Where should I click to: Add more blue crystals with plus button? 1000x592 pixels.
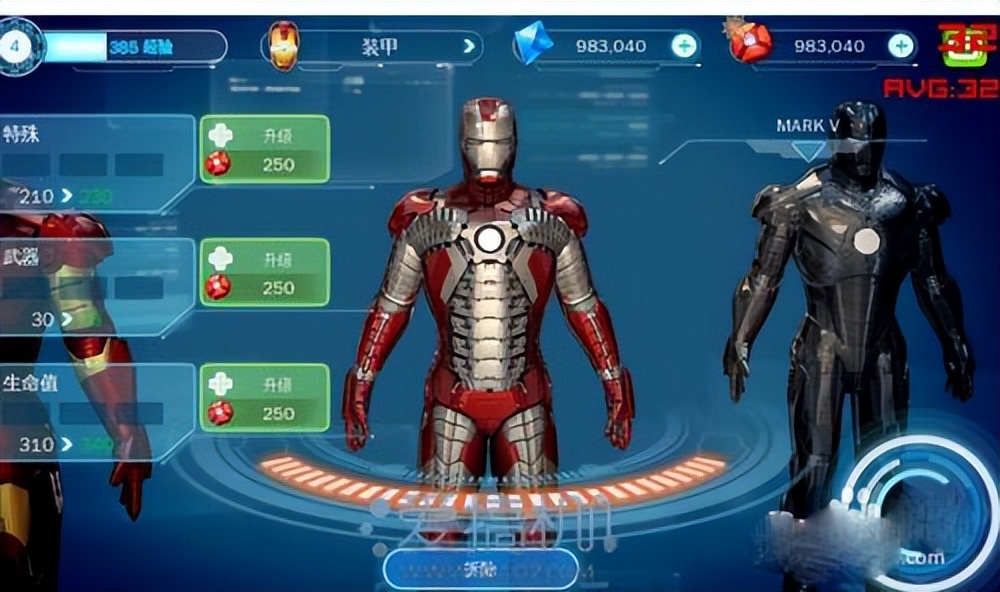pyautogui.click(x=684, y=45)
